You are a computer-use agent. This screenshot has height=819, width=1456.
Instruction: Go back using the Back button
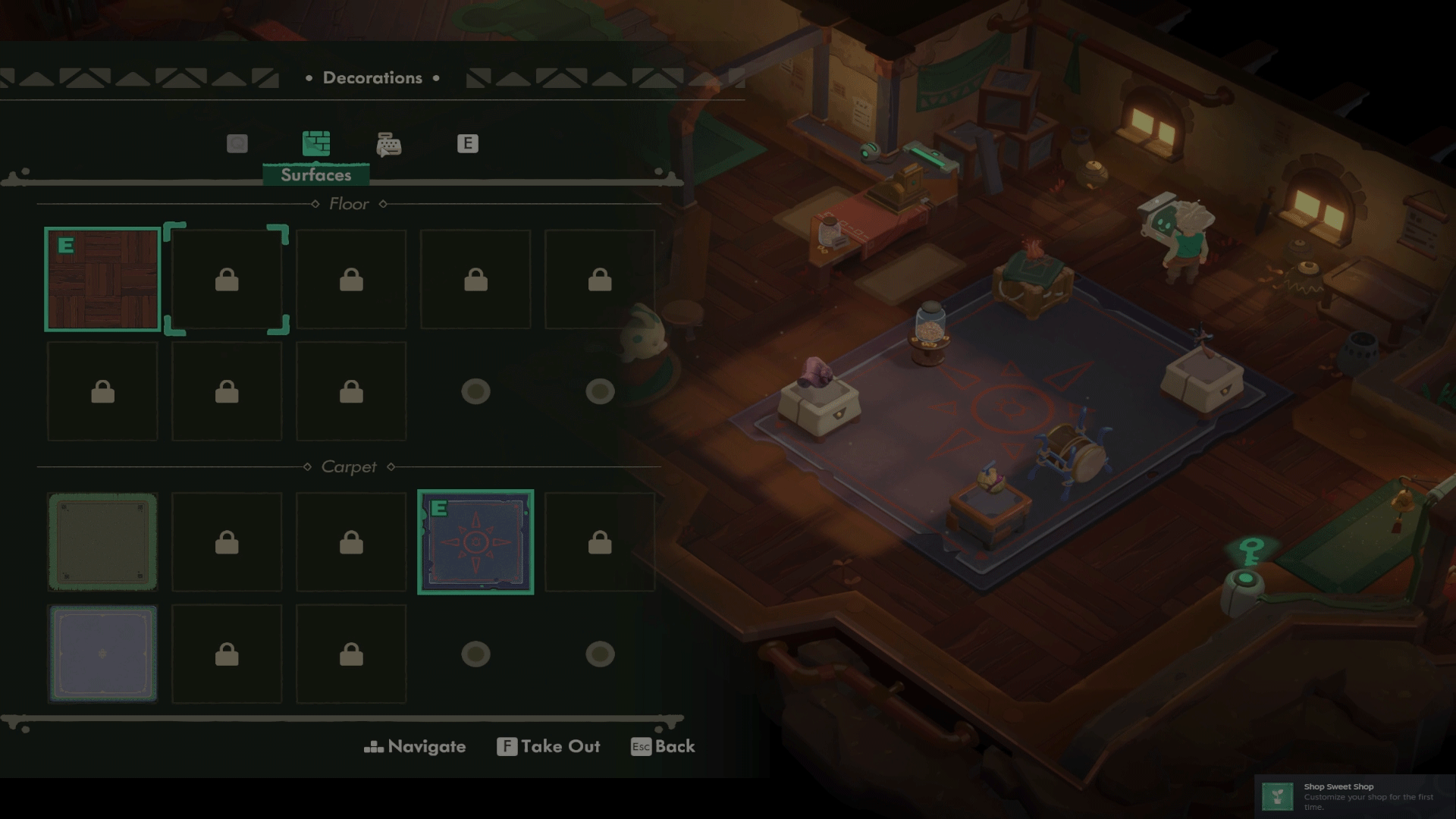[x=663, y=747]
